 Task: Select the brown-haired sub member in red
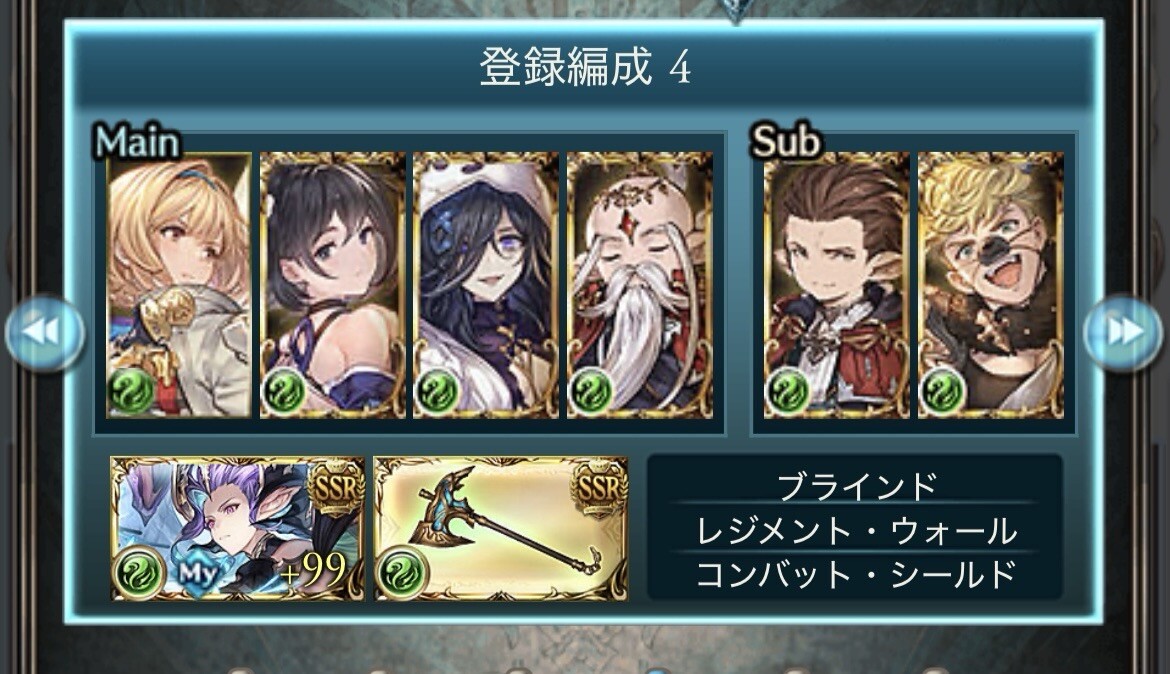pyautogui.click(x=836, y=285)
